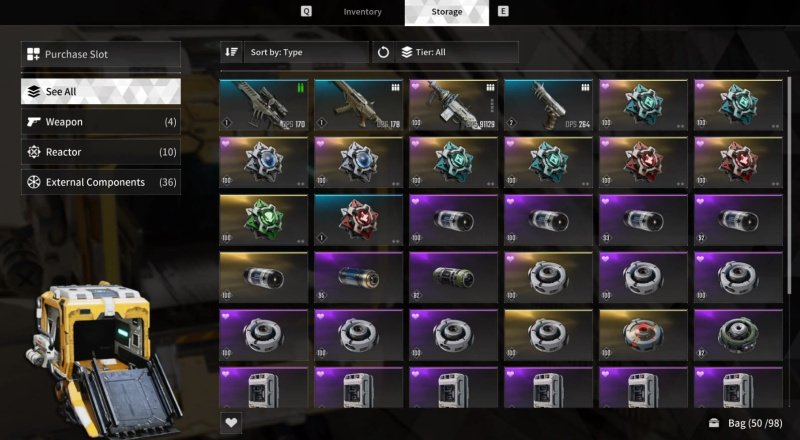This screenshot has height=440, width=800.
Task: Show External Components category
Action: click(x=101, y=182)
